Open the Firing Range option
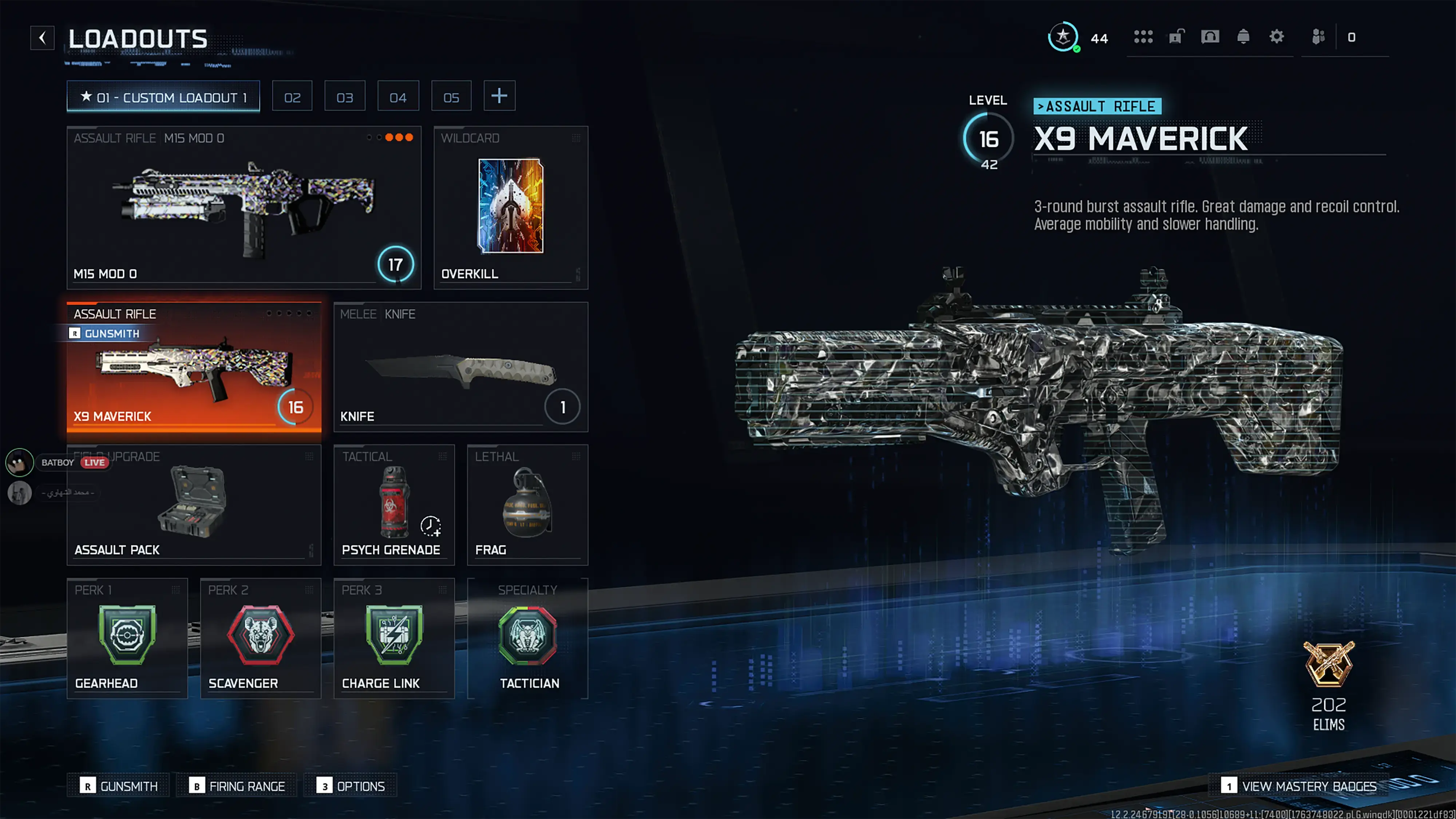This screenshot has height=819, width=1456. coord(236,786)
